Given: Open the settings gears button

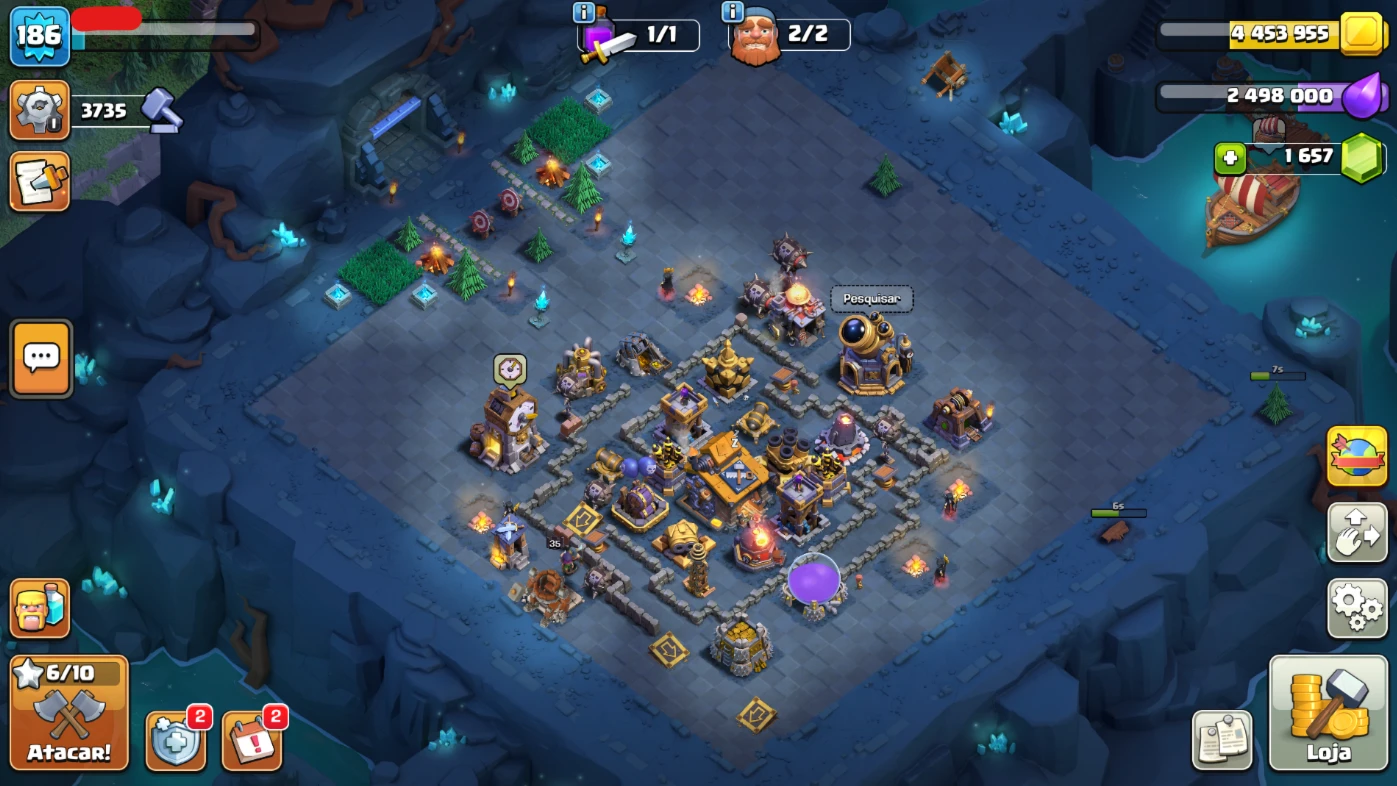Looking at the screenshot, I should tap(1357, 608).
